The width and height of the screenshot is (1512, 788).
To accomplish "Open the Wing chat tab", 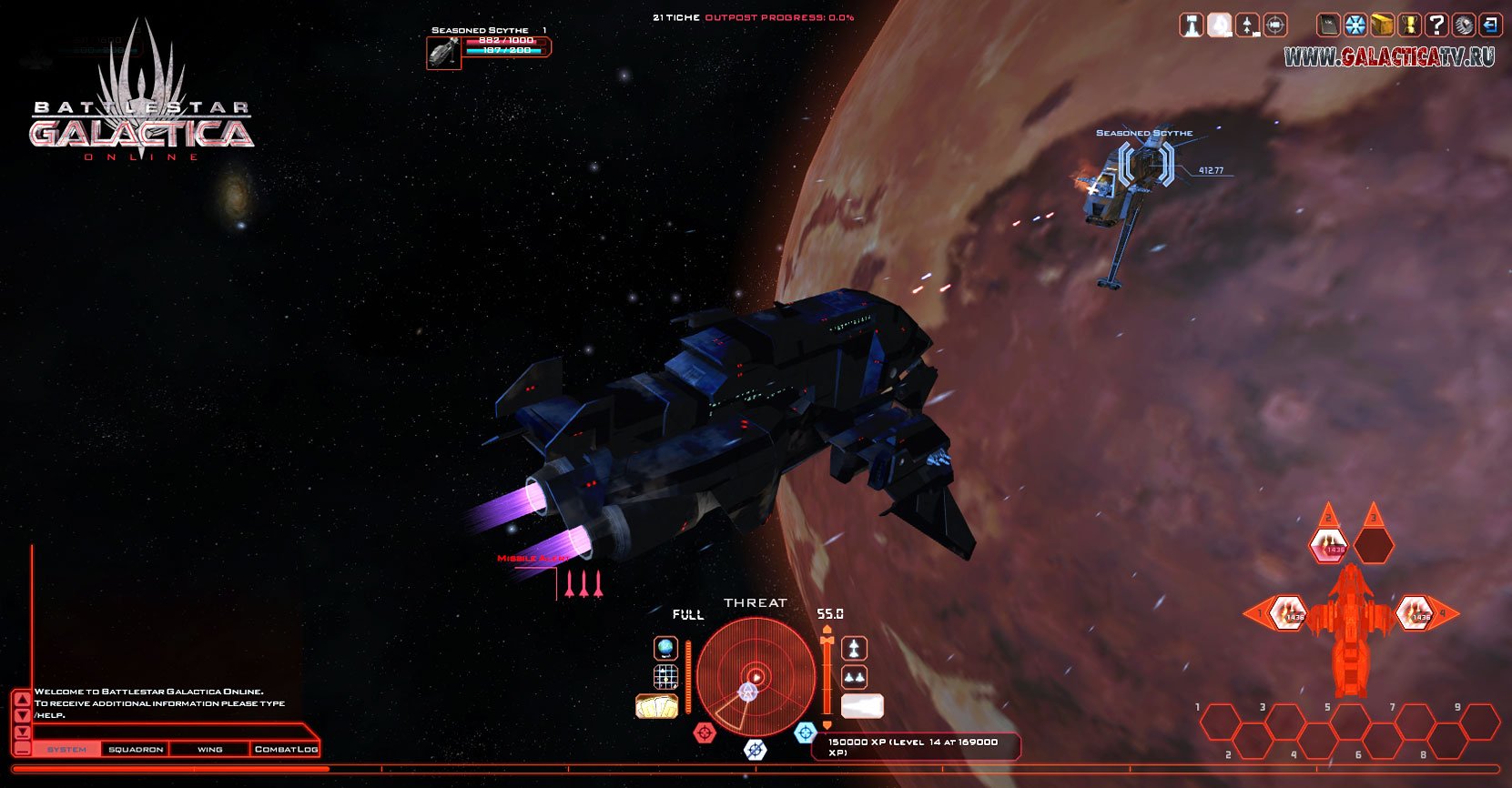I will click(210, 749).
